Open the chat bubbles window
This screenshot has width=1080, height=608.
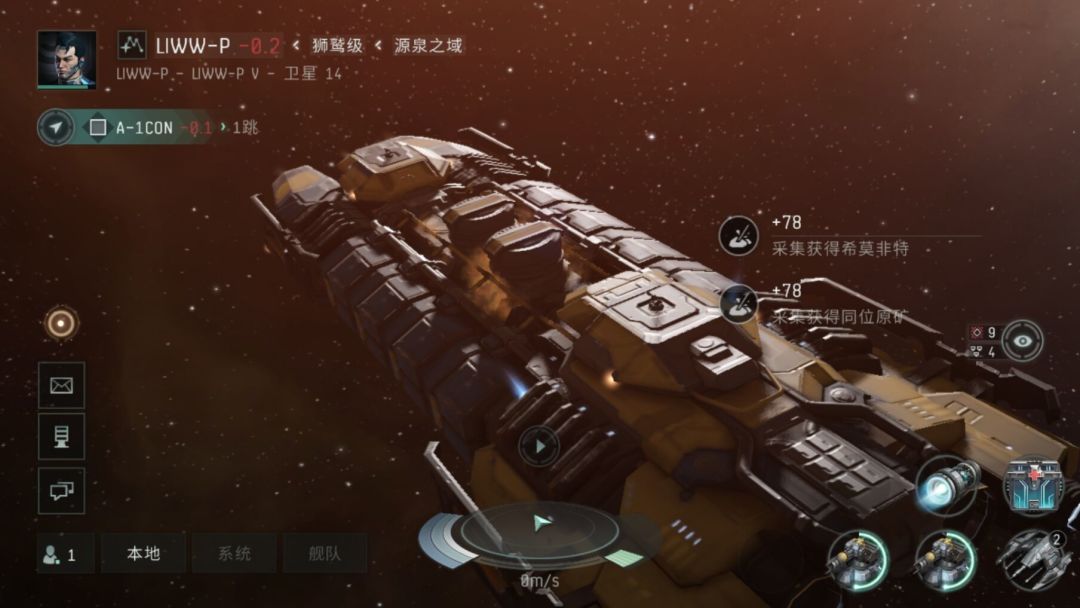pyautogui.click(x=61, y=490)
